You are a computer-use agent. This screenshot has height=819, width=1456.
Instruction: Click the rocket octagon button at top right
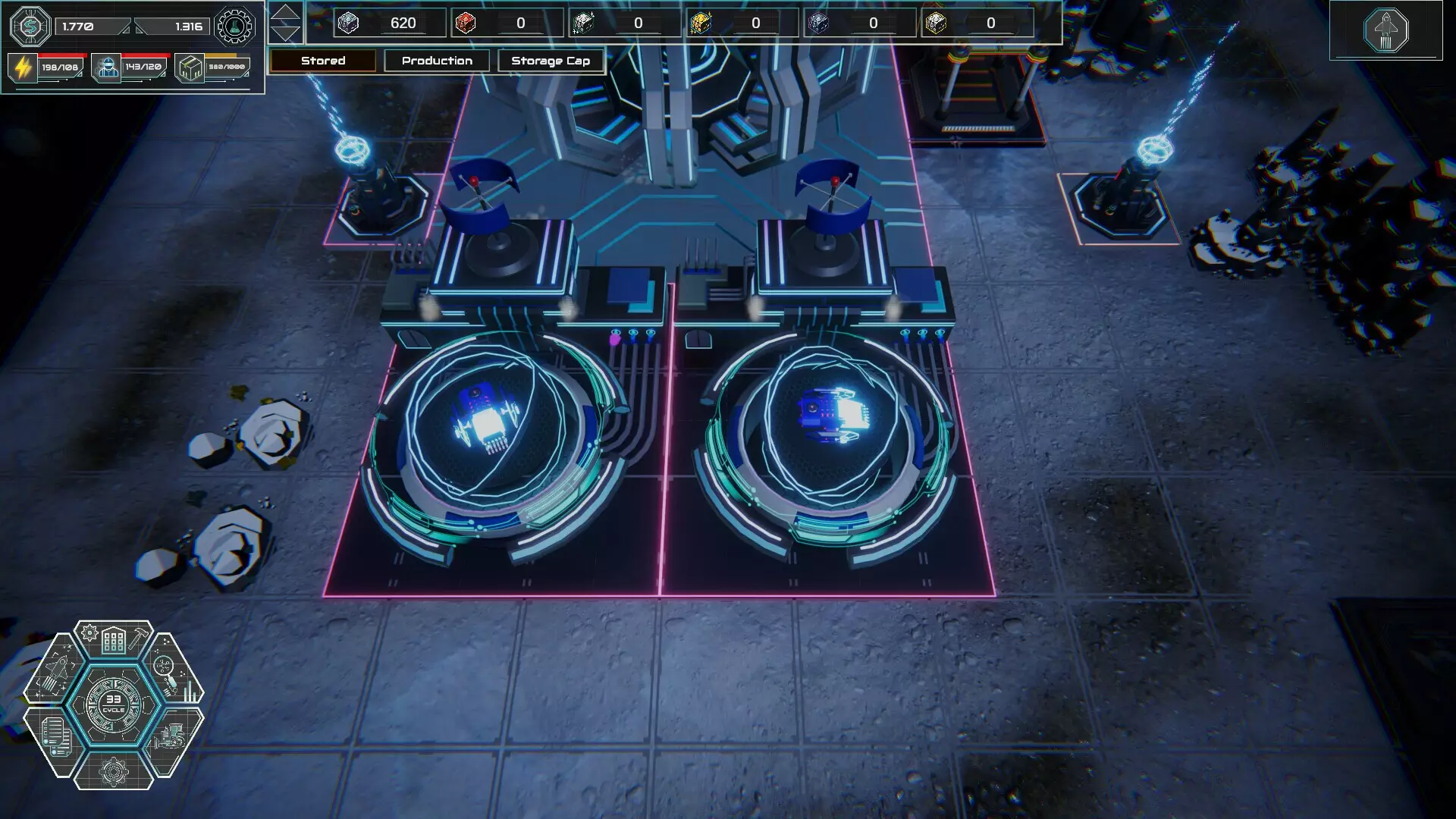pyautogui.click(x=1385, y=30)
